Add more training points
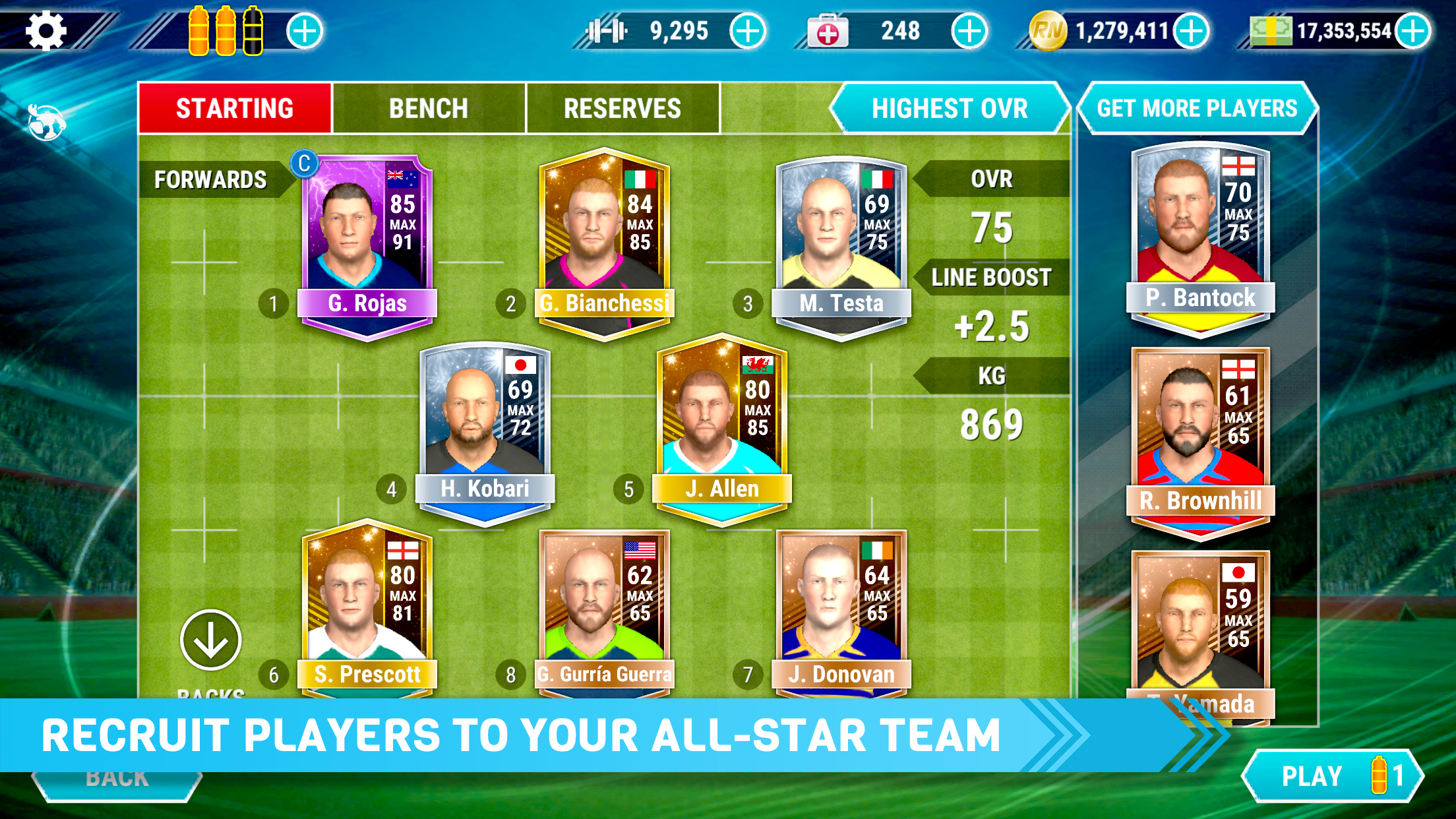The image size is (1456, 819). pyautogui.click(x=748, y=30)
